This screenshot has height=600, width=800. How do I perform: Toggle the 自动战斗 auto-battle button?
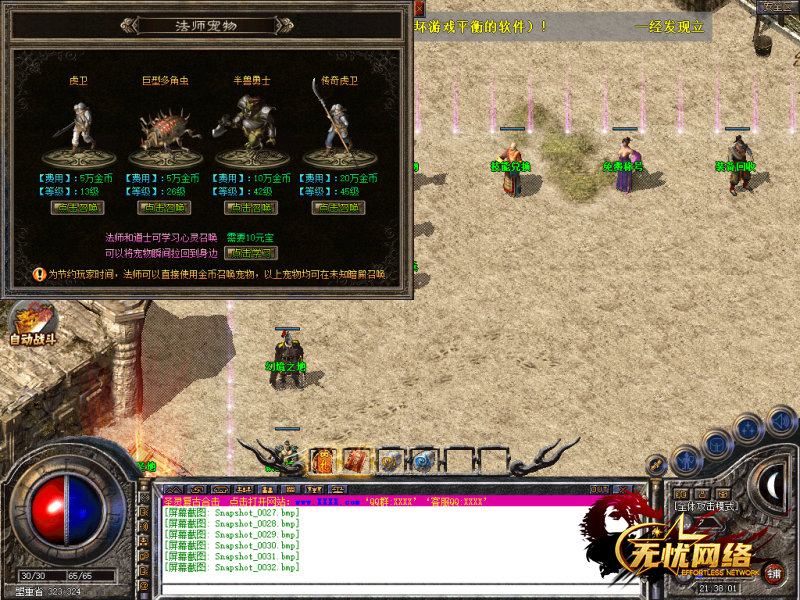point(32,325)
